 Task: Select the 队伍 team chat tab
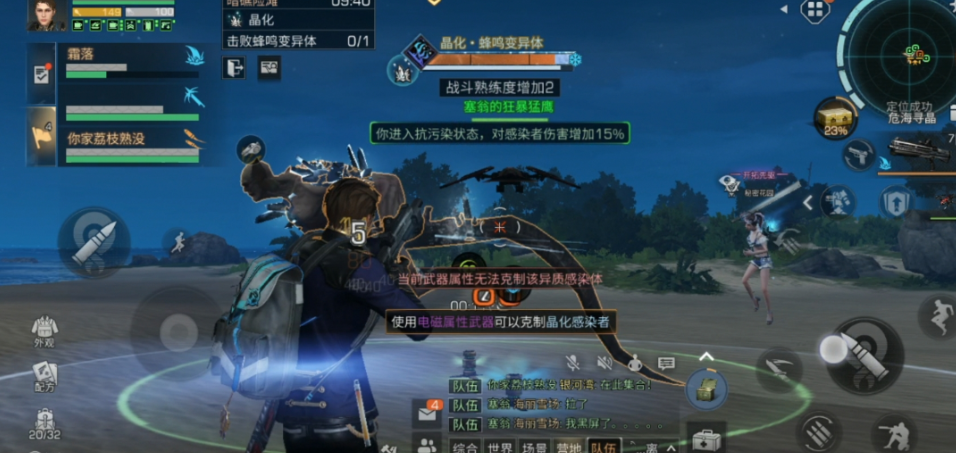click(x=603, y=446)
